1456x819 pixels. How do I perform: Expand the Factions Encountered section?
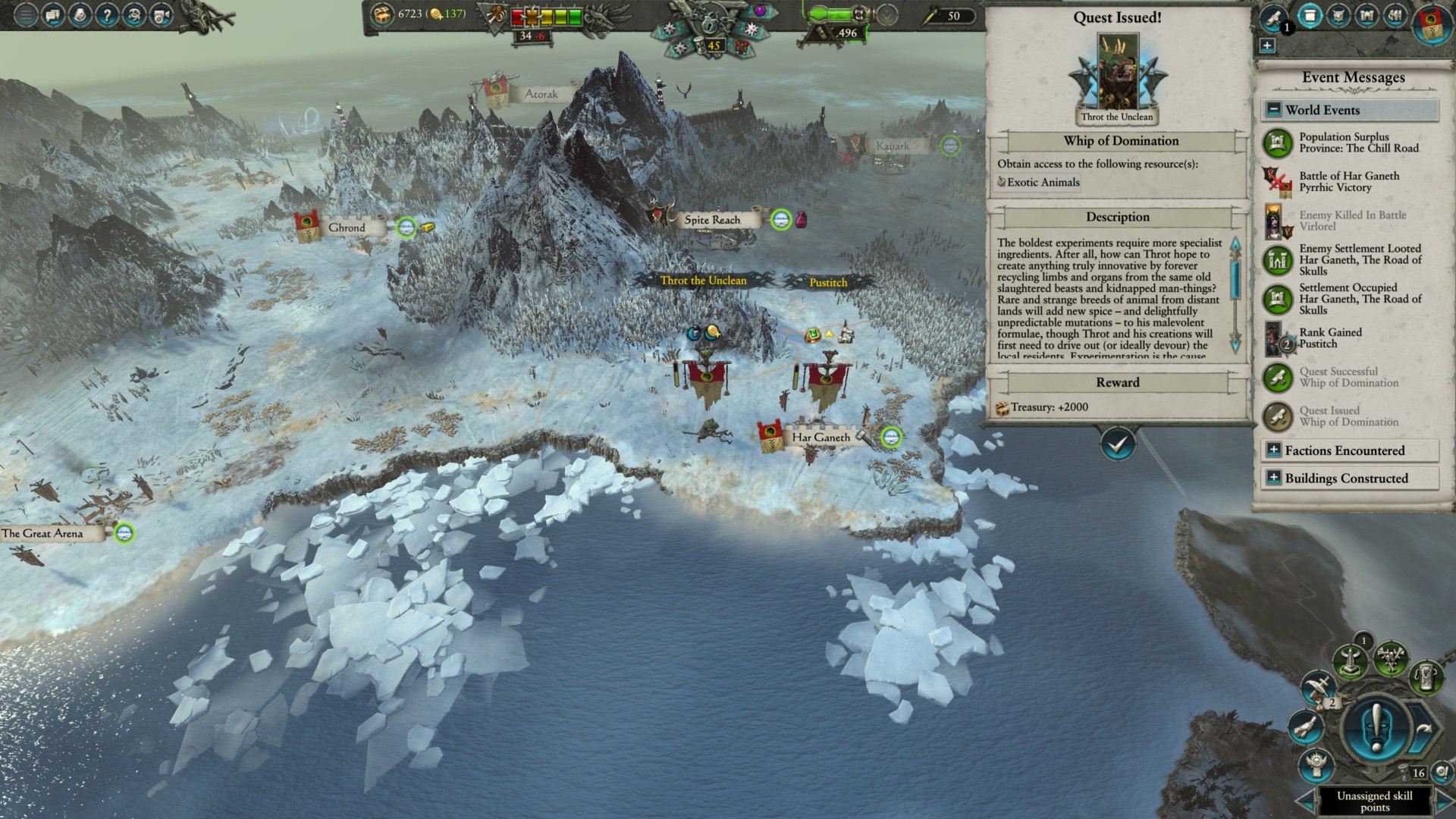coord(1274,450)
